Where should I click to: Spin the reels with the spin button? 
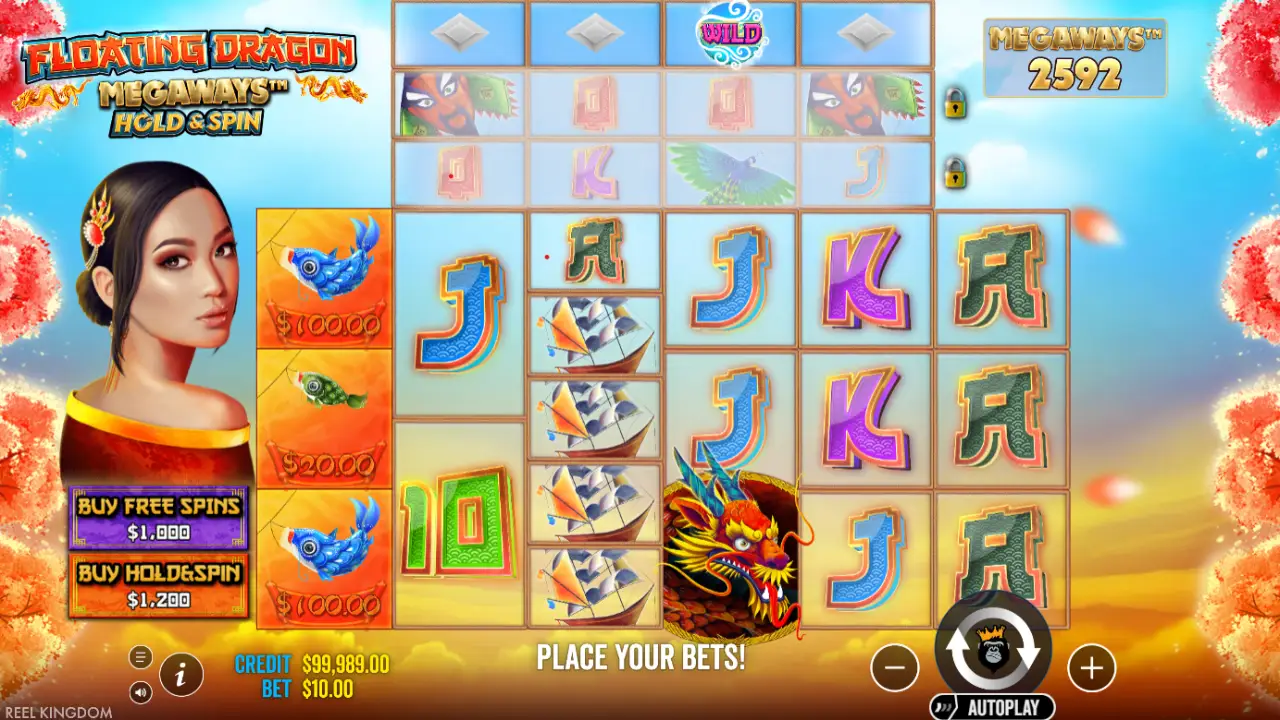pos(992,650)
